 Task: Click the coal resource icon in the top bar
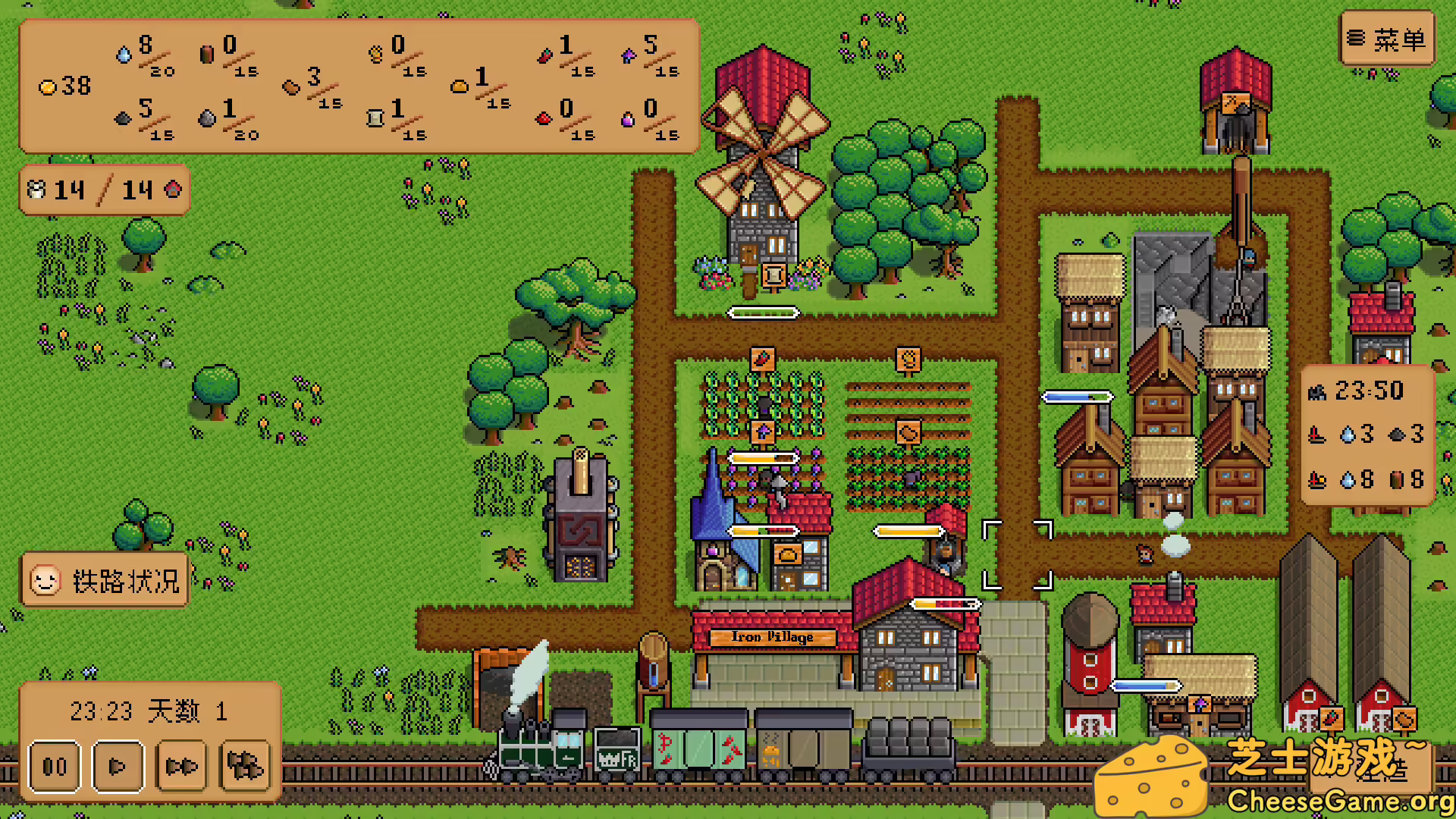[124, 118]
